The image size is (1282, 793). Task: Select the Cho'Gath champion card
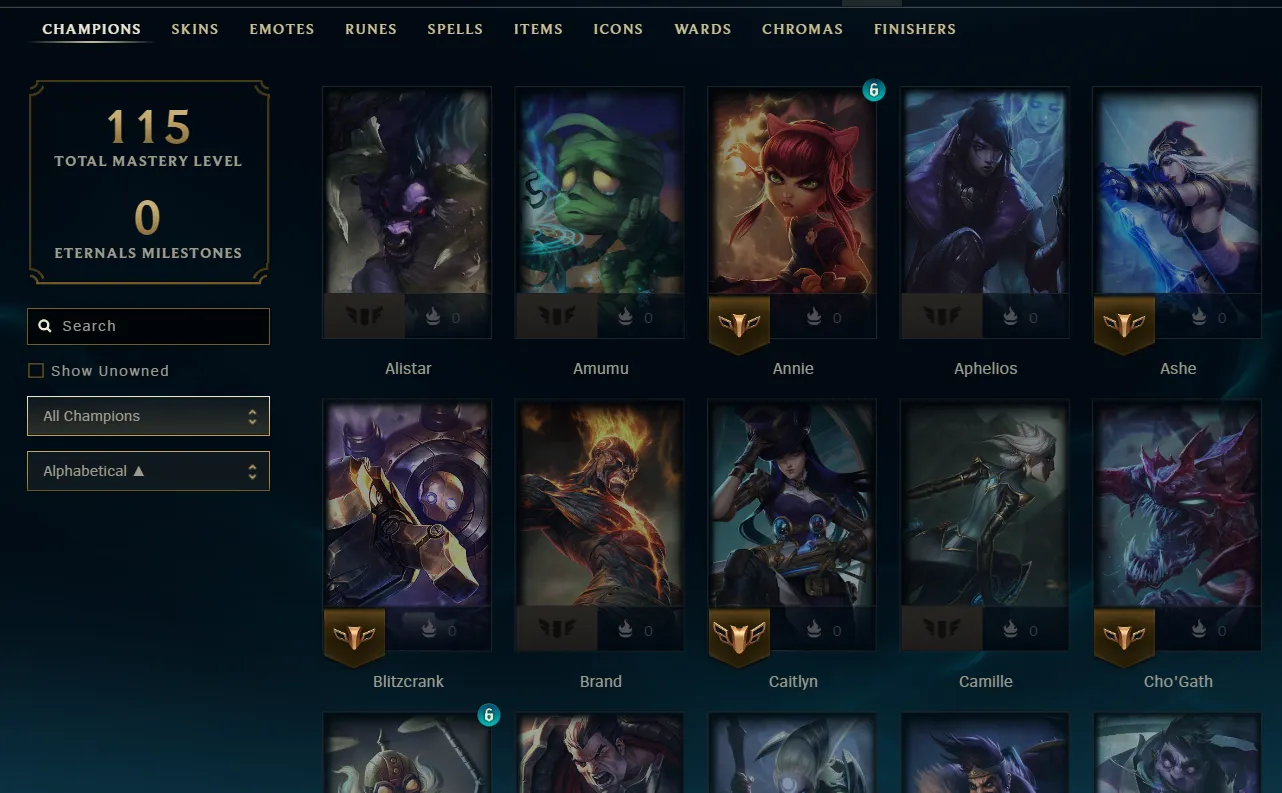(1177, 510)
